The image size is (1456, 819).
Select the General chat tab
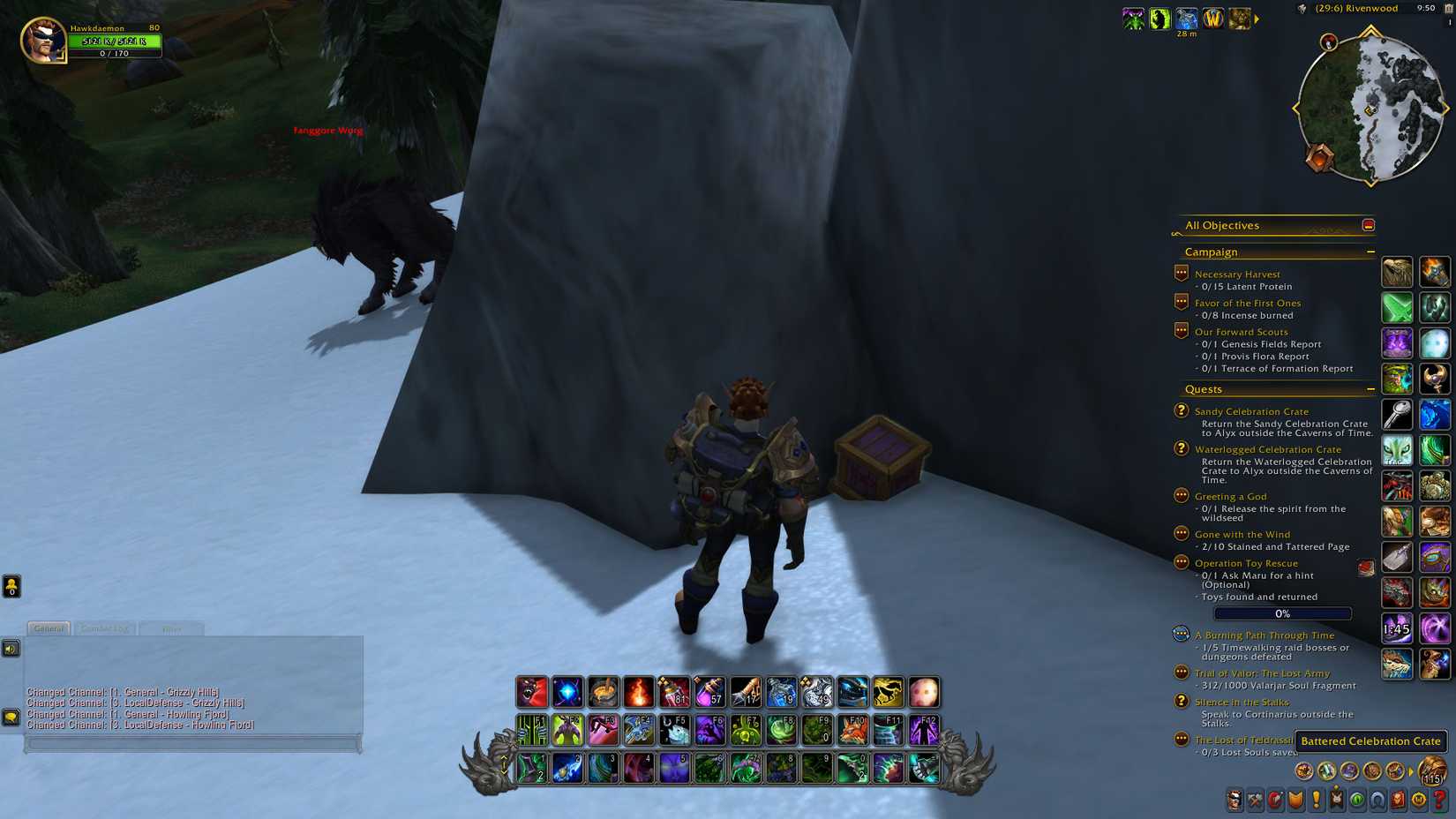tap(50, 627)
